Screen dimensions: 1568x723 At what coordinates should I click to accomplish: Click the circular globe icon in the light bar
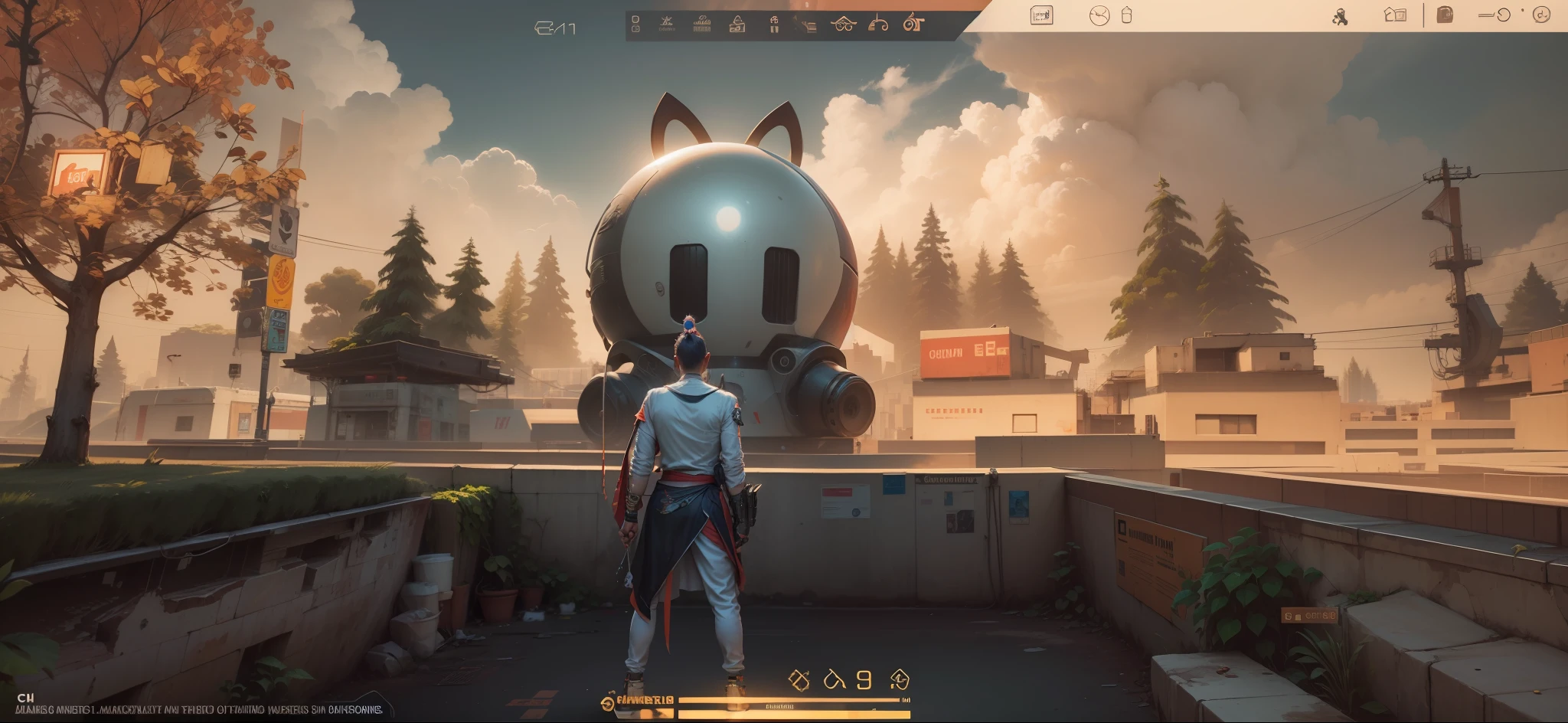(1099, 15)
